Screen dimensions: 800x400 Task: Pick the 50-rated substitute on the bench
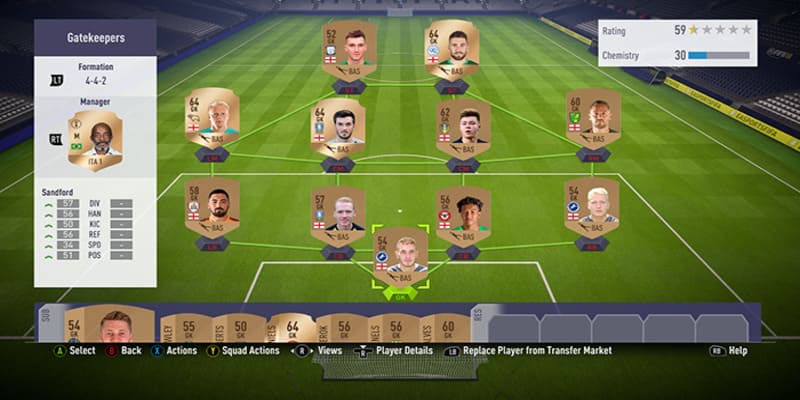(239, 326)
